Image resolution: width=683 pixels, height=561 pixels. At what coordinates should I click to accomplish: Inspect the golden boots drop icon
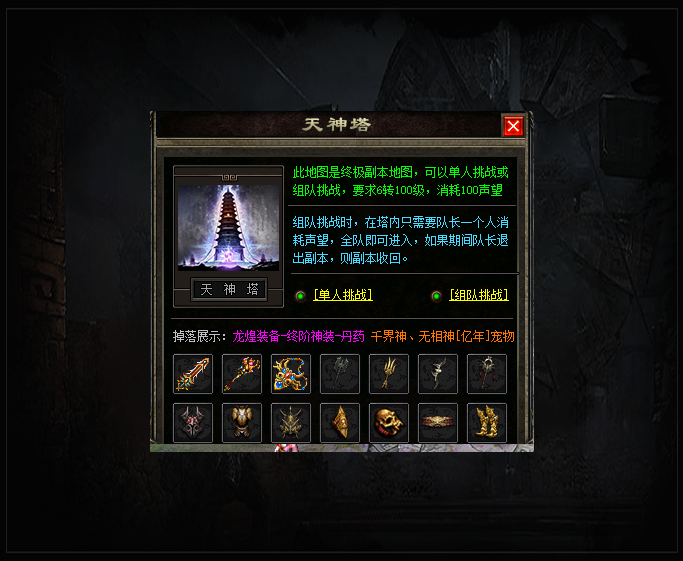pos(487,423)
